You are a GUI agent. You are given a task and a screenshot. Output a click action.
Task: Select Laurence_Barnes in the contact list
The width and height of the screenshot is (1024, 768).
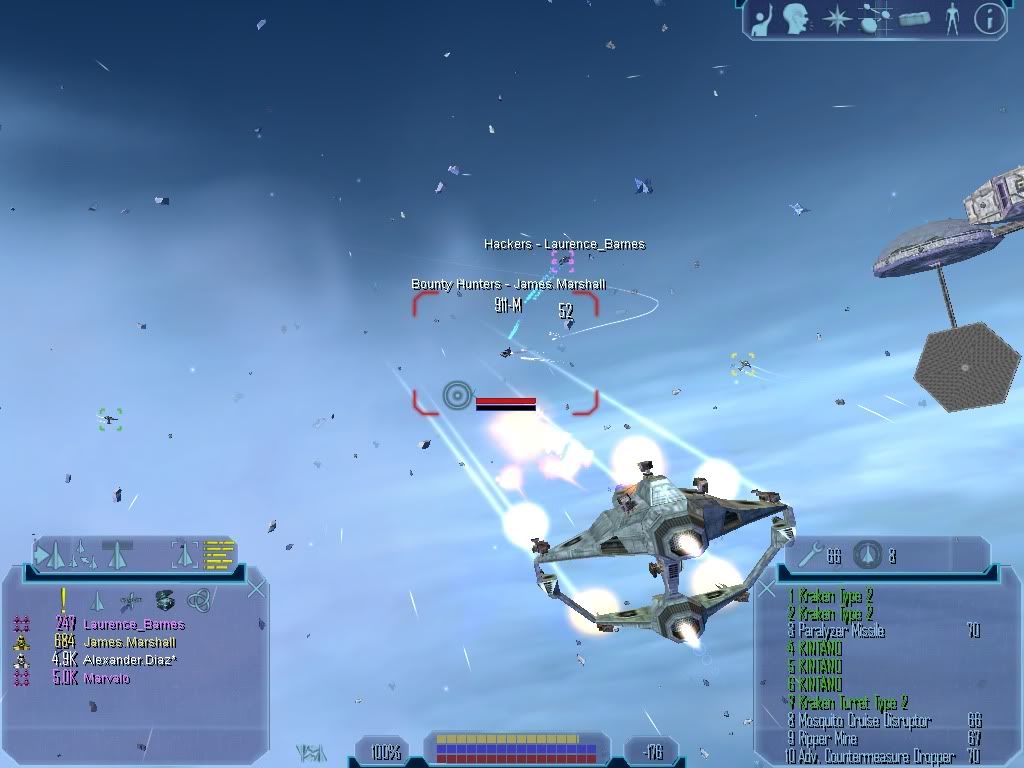coord(133,625)
